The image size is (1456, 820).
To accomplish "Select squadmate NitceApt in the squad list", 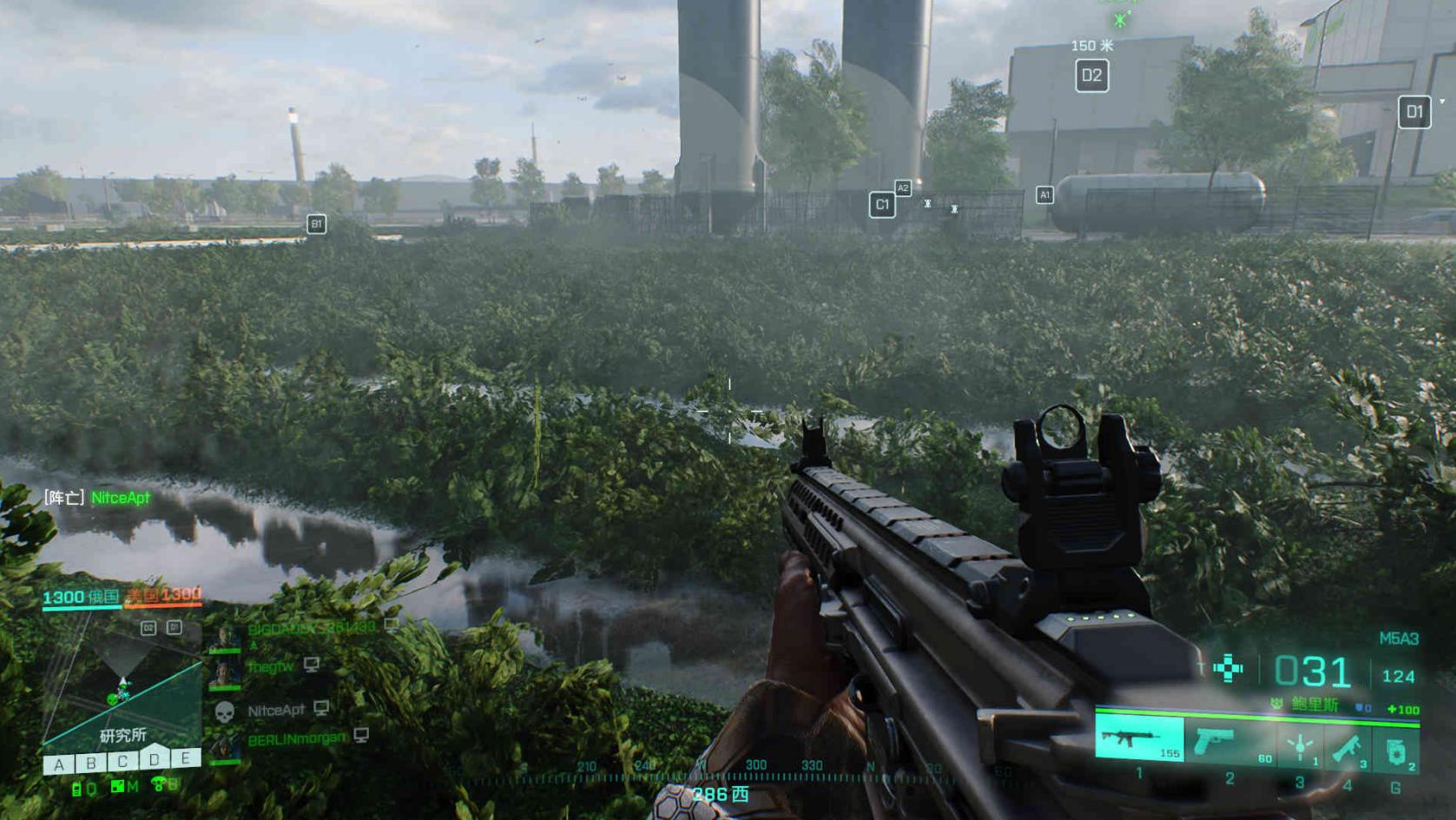I will tap(275, 711).
